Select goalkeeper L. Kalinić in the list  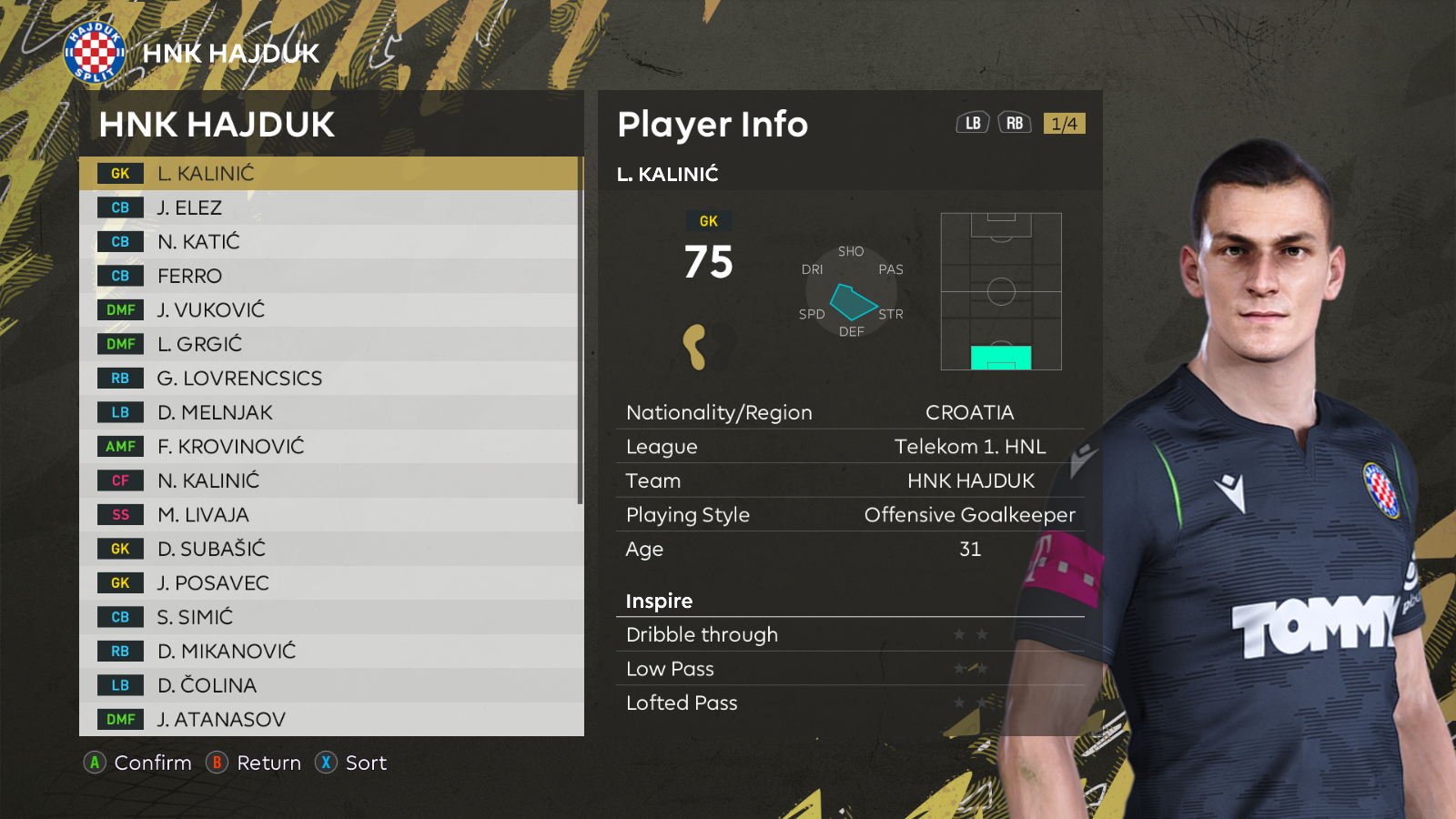pos(329,174)
